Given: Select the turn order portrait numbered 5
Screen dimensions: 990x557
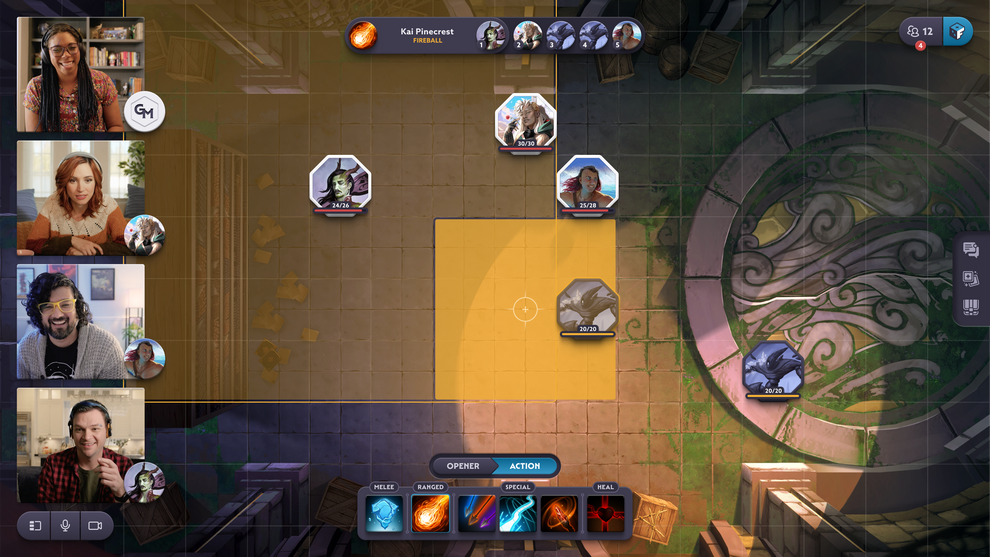Looking at the screenshot, I should [626, 35].
